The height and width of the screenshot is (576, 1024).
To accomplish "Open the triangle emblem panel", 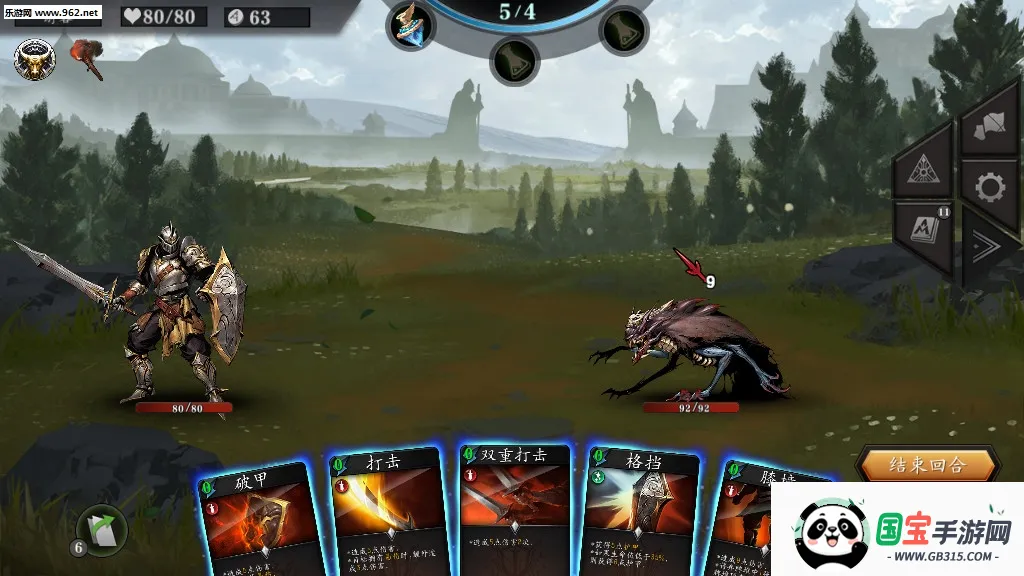I will pyautogui.click(x=922, y=170).
